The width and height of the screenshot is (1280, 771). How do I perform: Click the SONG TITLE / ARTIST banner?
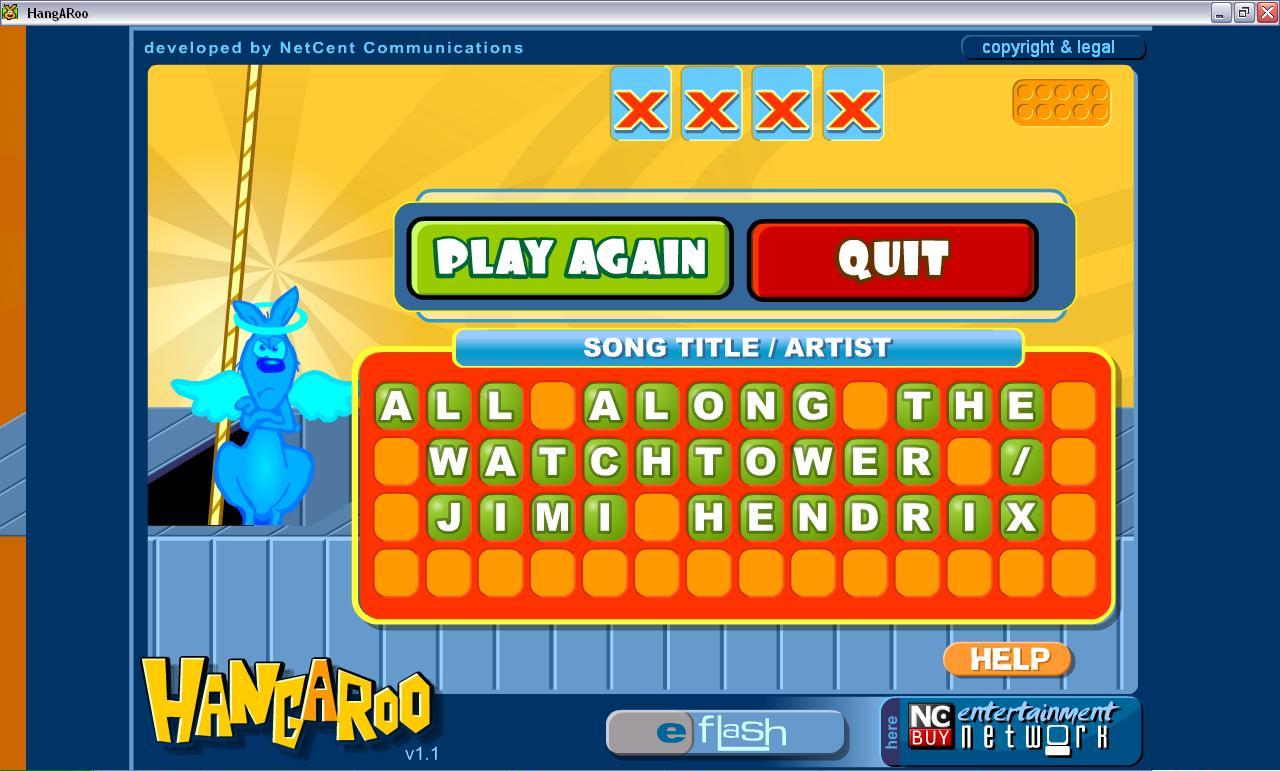pos(738,347)
